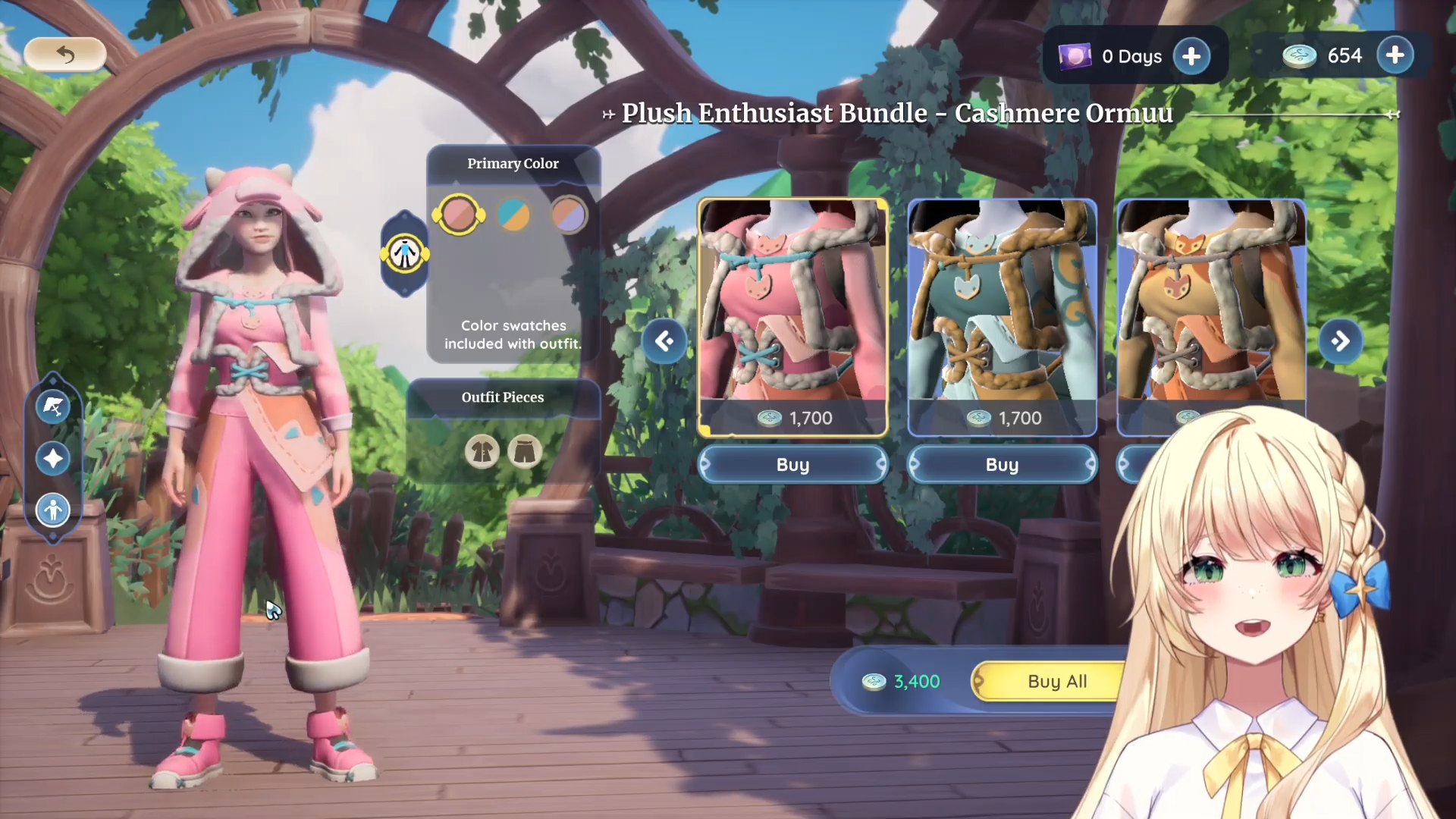Go back with the return arrow button
1456x819 pixels.
pyautogui.click(x=65, y=55)
